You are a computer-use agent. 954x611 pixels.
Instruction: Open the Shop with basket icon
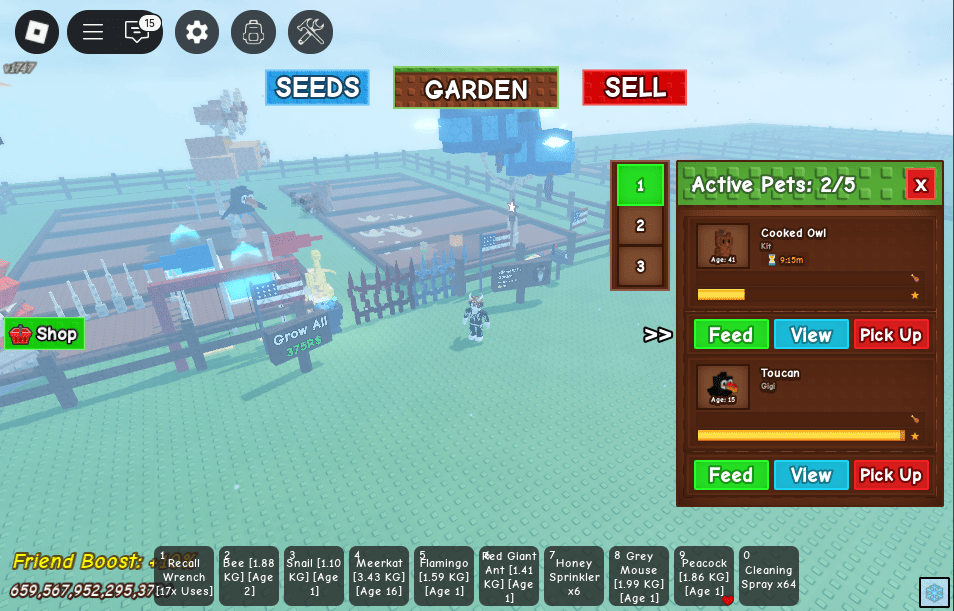tap(44, 334)
